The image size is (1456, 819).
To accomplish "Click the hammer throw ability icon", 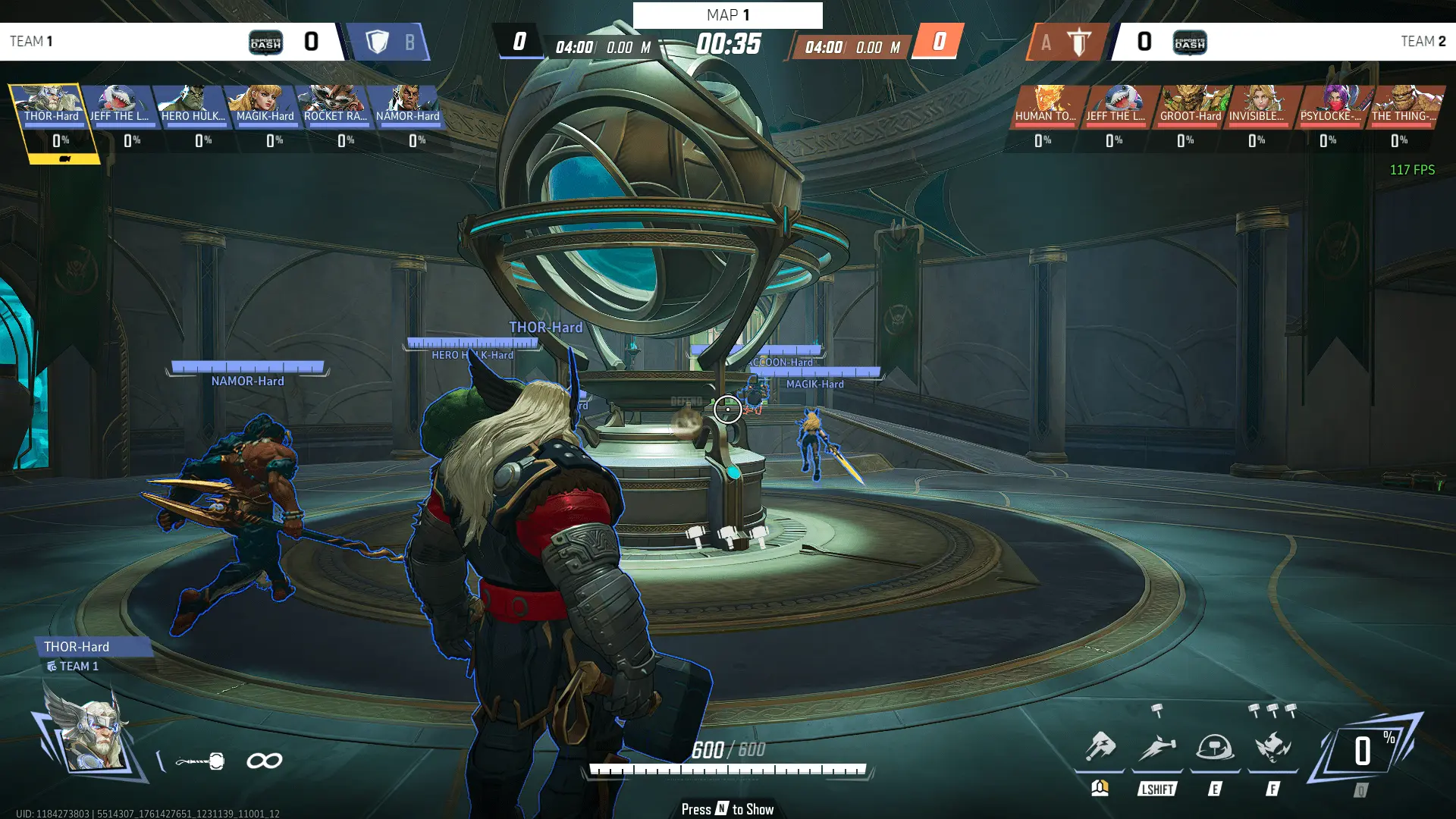I will click(x=1100, y=748).
